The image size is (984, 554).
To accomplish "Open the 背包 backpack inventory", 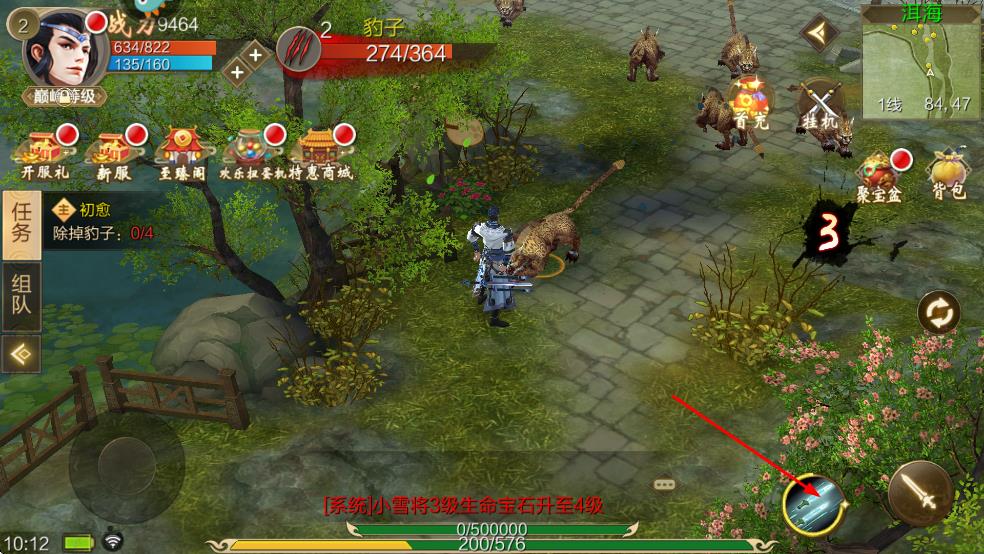I will [x=947, y=176].
